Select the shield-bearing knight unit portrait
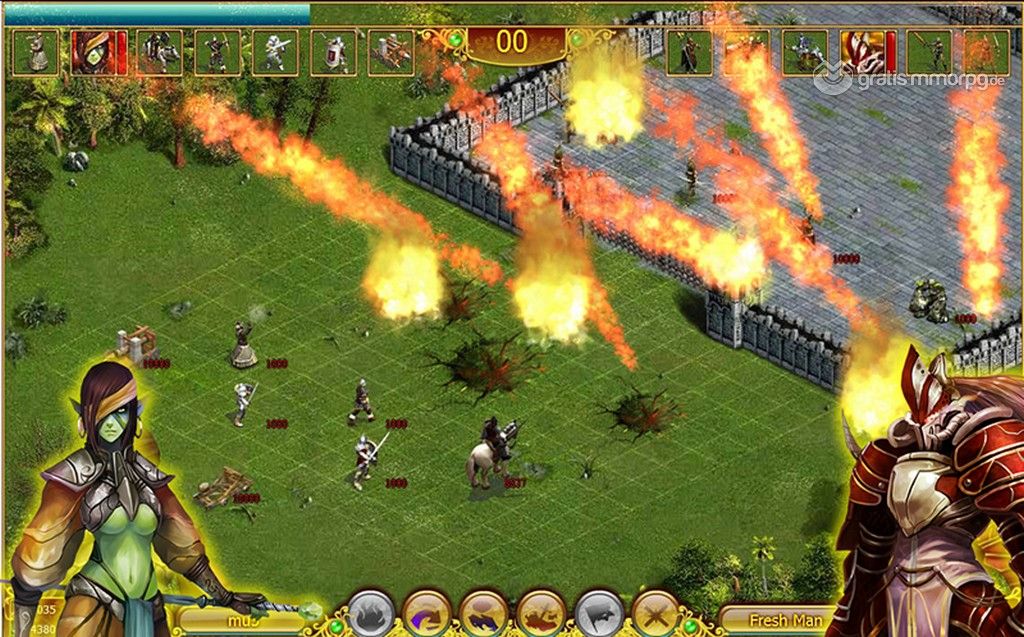This screenshot has height=637, width=1024. point(333,52)
